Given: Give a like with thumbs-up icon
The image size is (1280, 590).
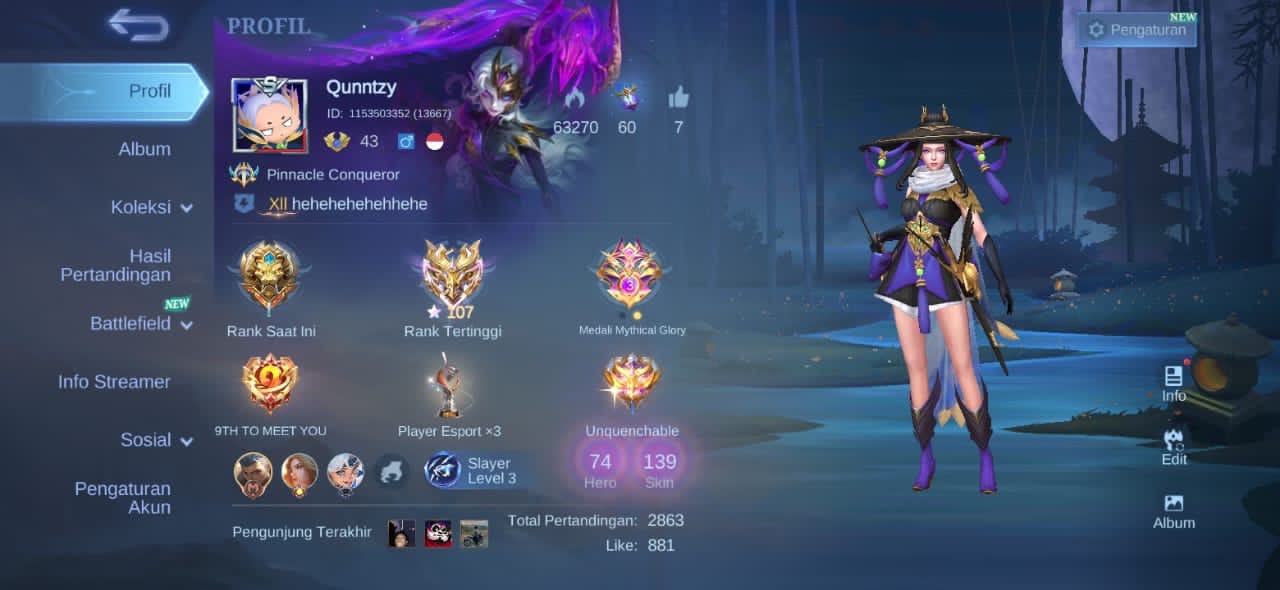Looking at the screenshot, I should pyautogui.click(x=679, y=98).
